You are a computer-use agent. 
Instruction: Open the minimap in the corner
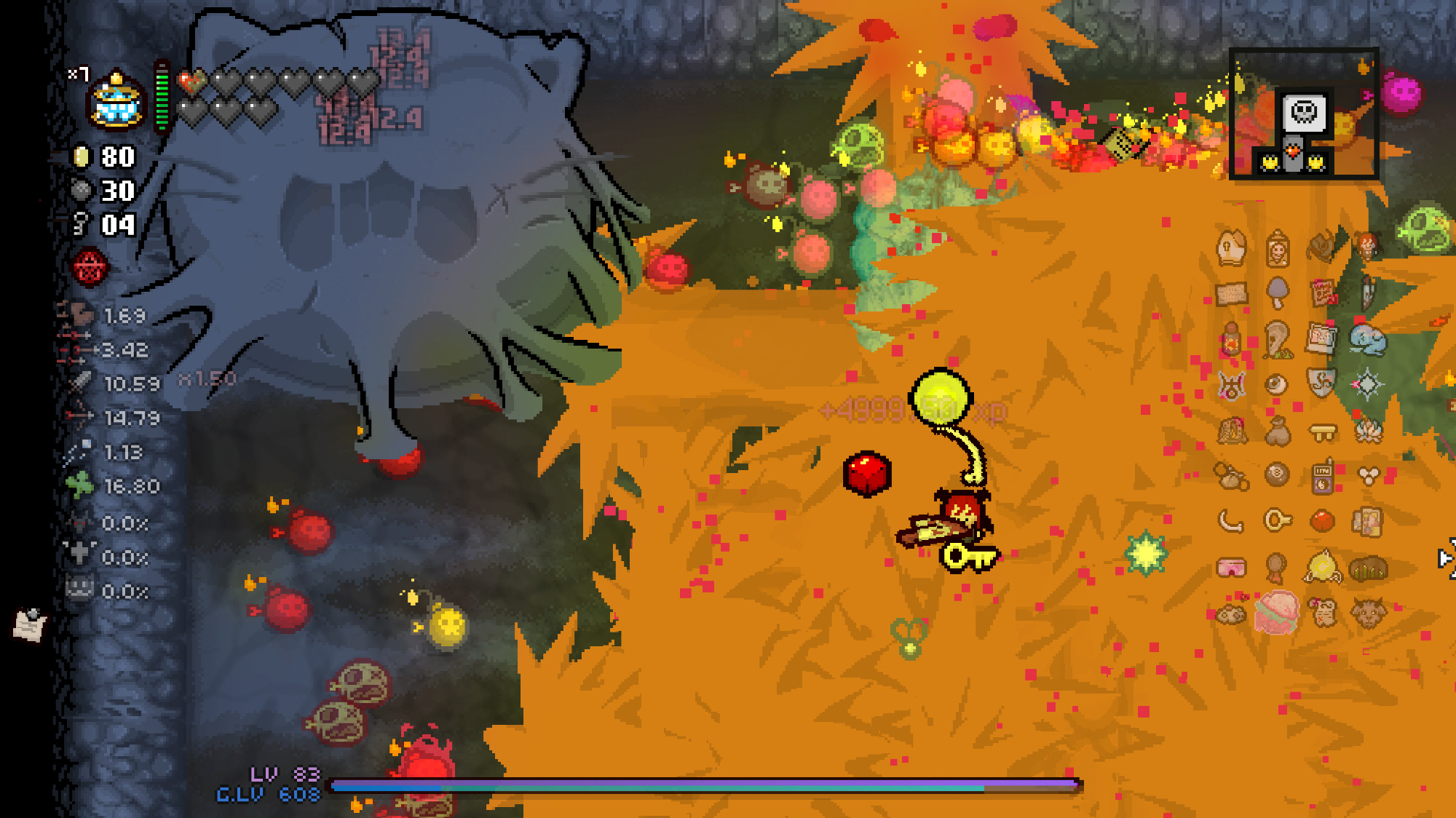point(1303,114)
